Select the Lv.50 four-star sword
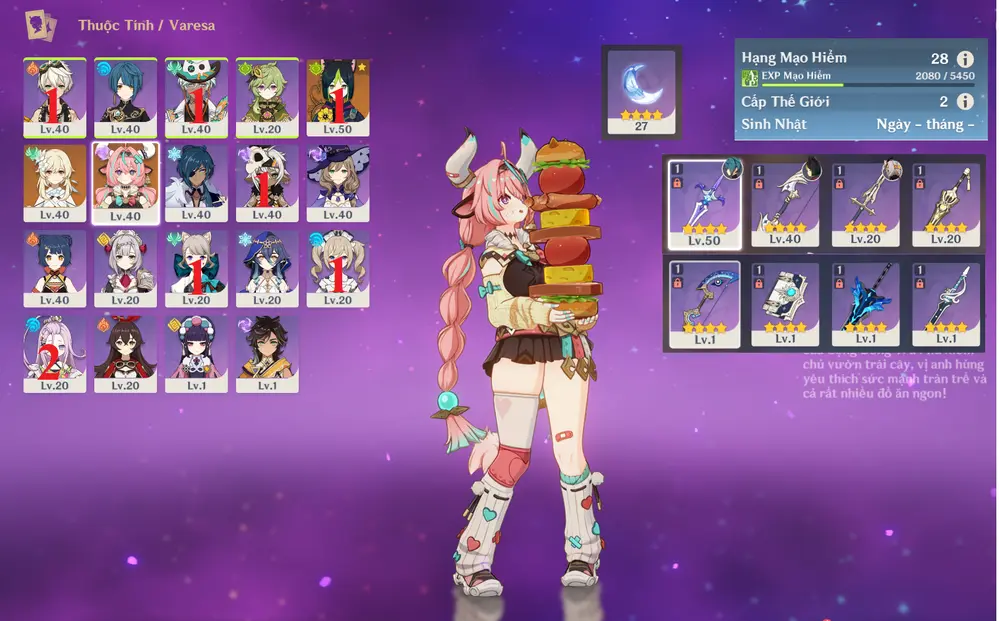The height and width of the screenshot is (621, 999). pyautogui.click(x=705, y=204)
